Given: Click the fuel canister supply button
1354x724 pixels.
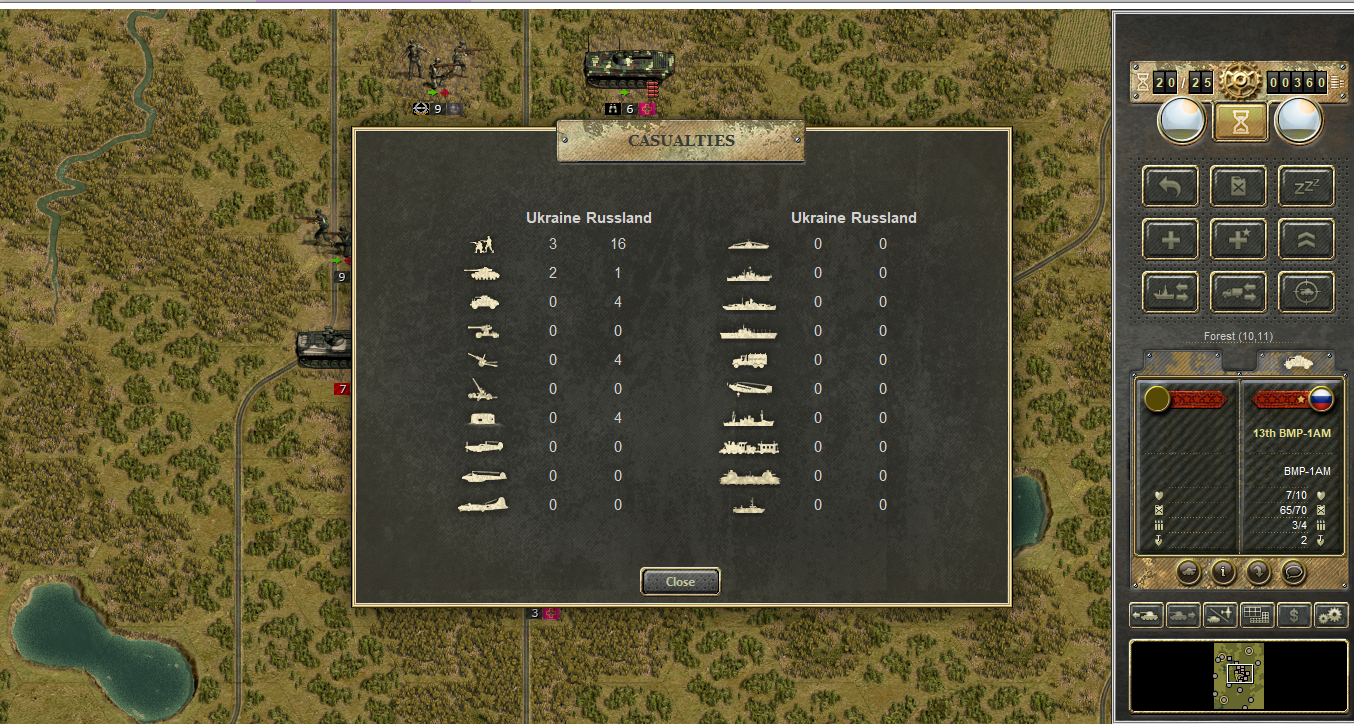Looking at the screenshot, I should [1239, 186].
